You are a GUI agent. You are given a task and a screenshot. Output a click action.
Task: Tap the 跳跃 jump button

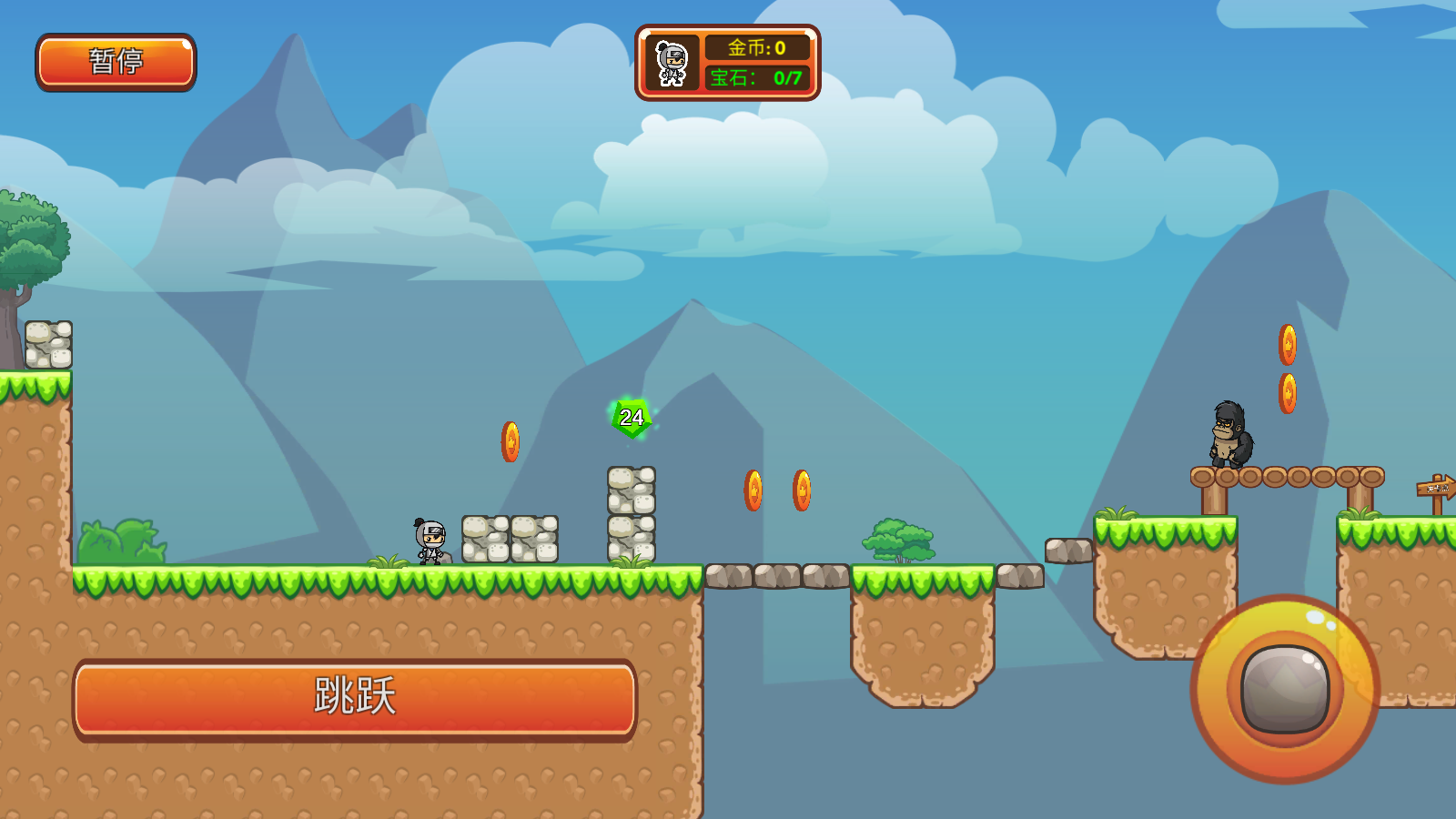click(355, 699)
